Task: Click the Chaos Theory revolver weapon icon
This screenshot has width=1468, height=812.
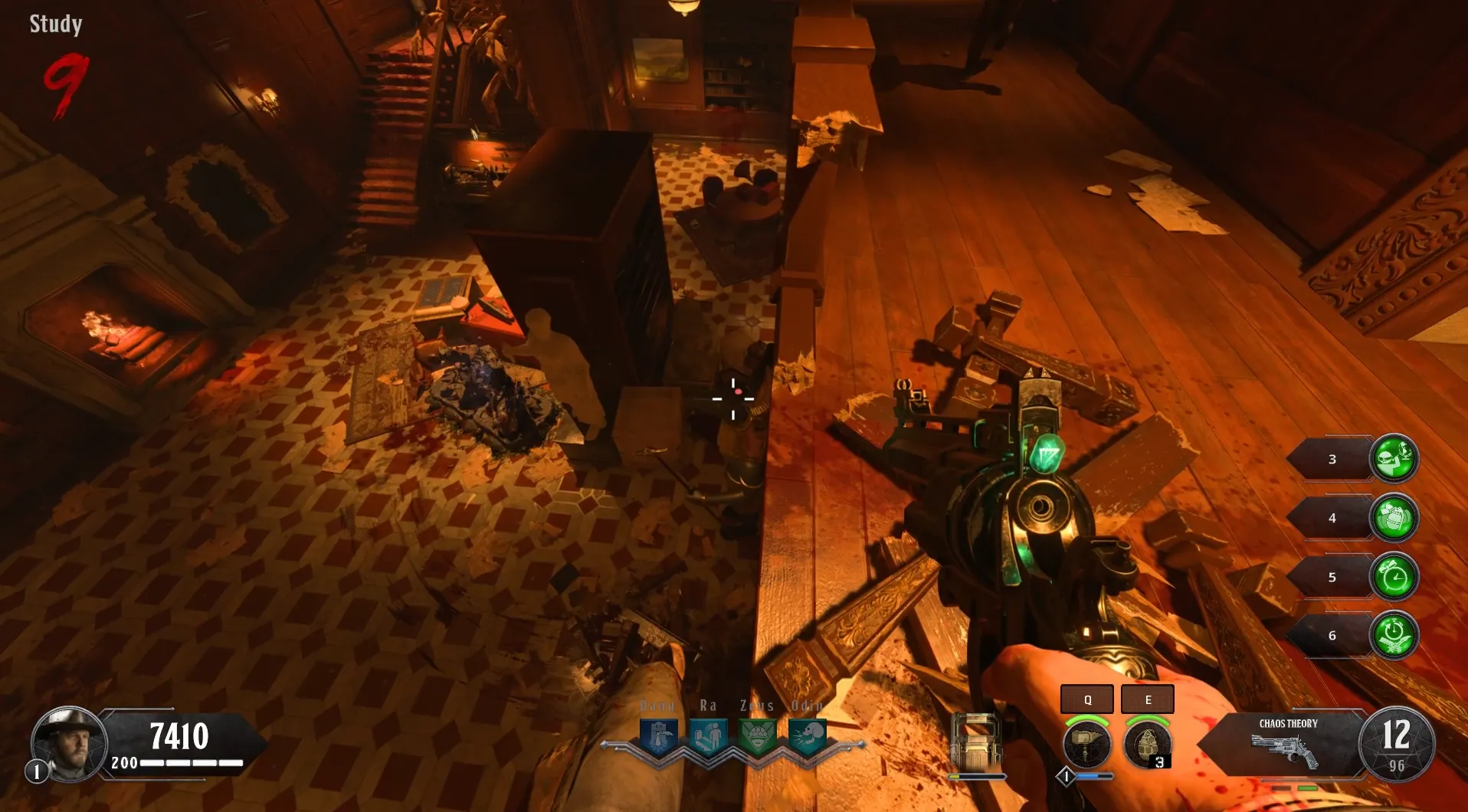Action: (x=1286, y=748)
